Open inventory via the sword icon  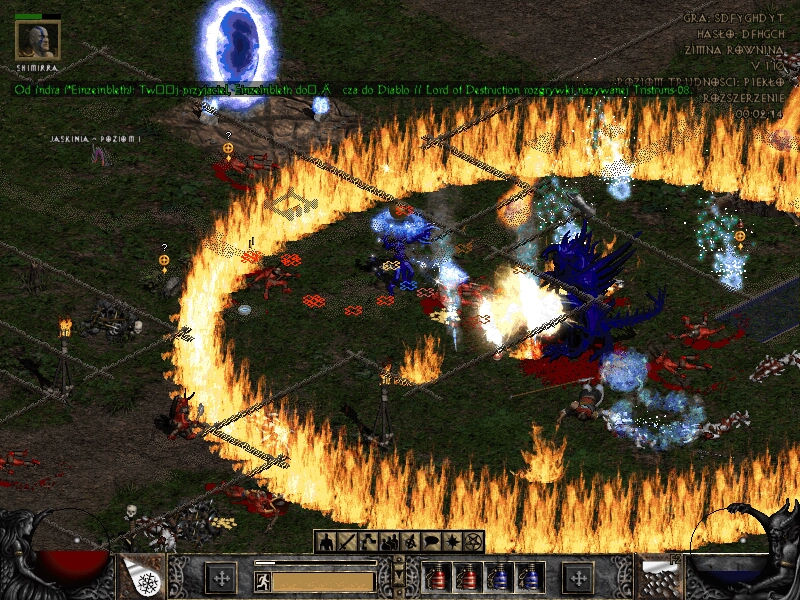click(346, 541)
